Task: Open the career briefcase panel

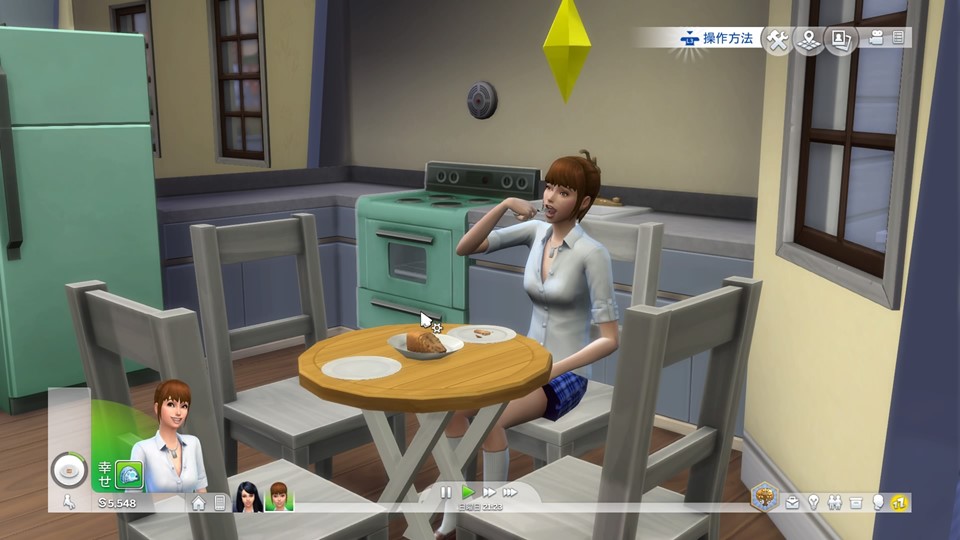Action: click(x=792, y=502)
